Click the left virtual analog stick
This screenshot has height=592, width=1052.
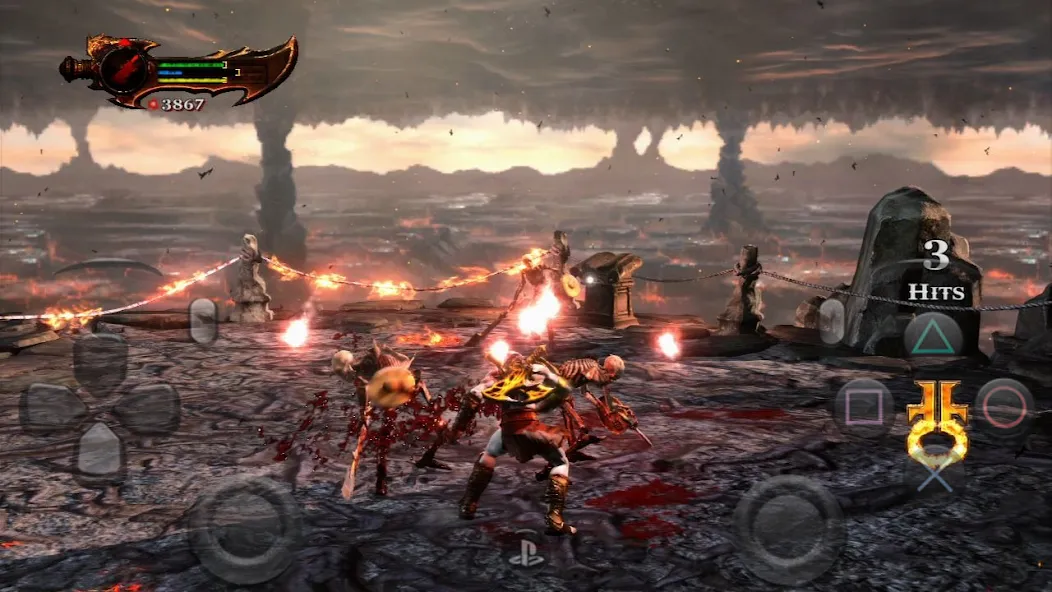point(245,528)
